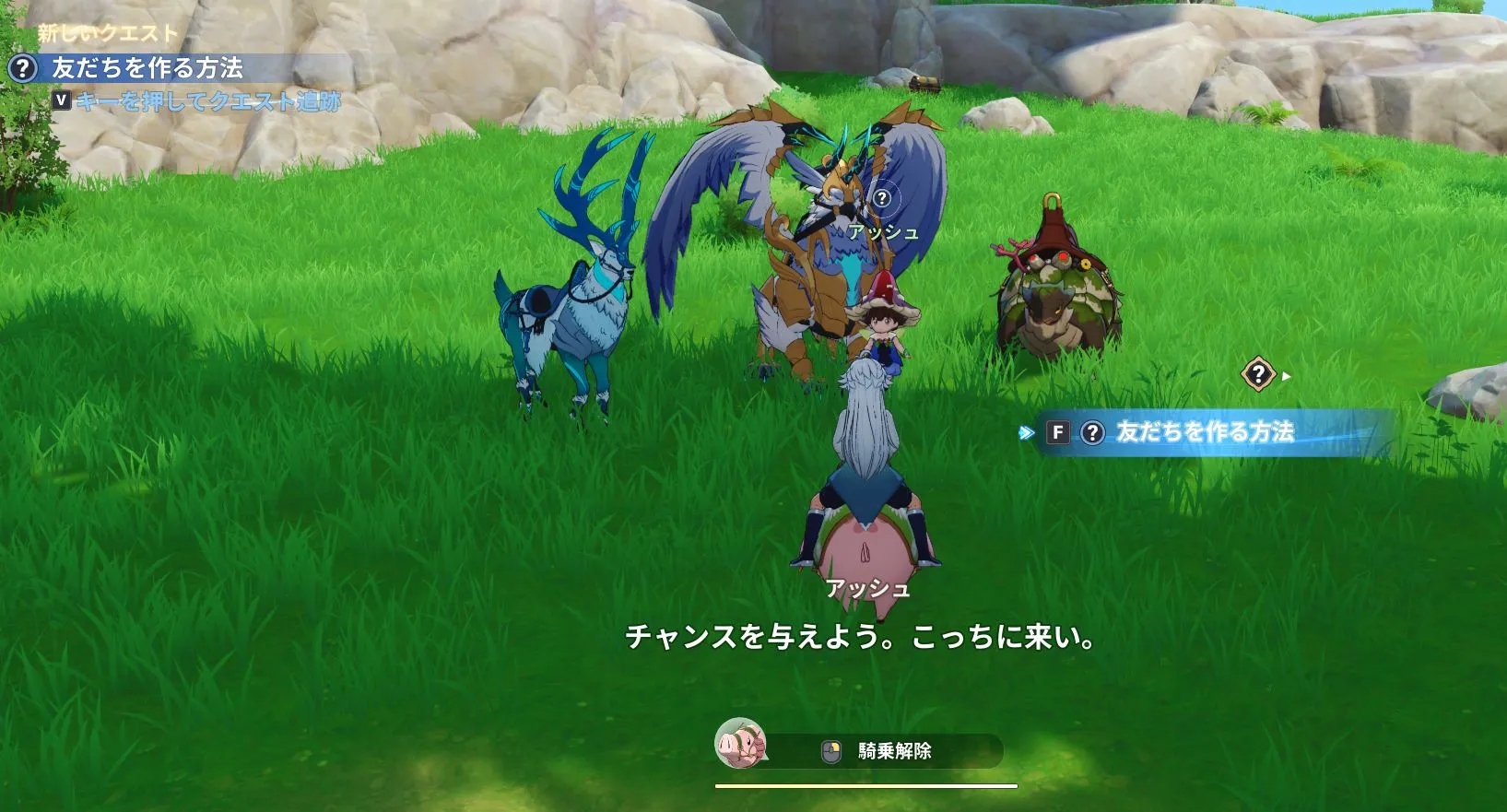Screen dimensions: 1507x812
Task: Click the circular "?" icon next to 友だちを作る方法 prompt
Action: coord(1092,430)
